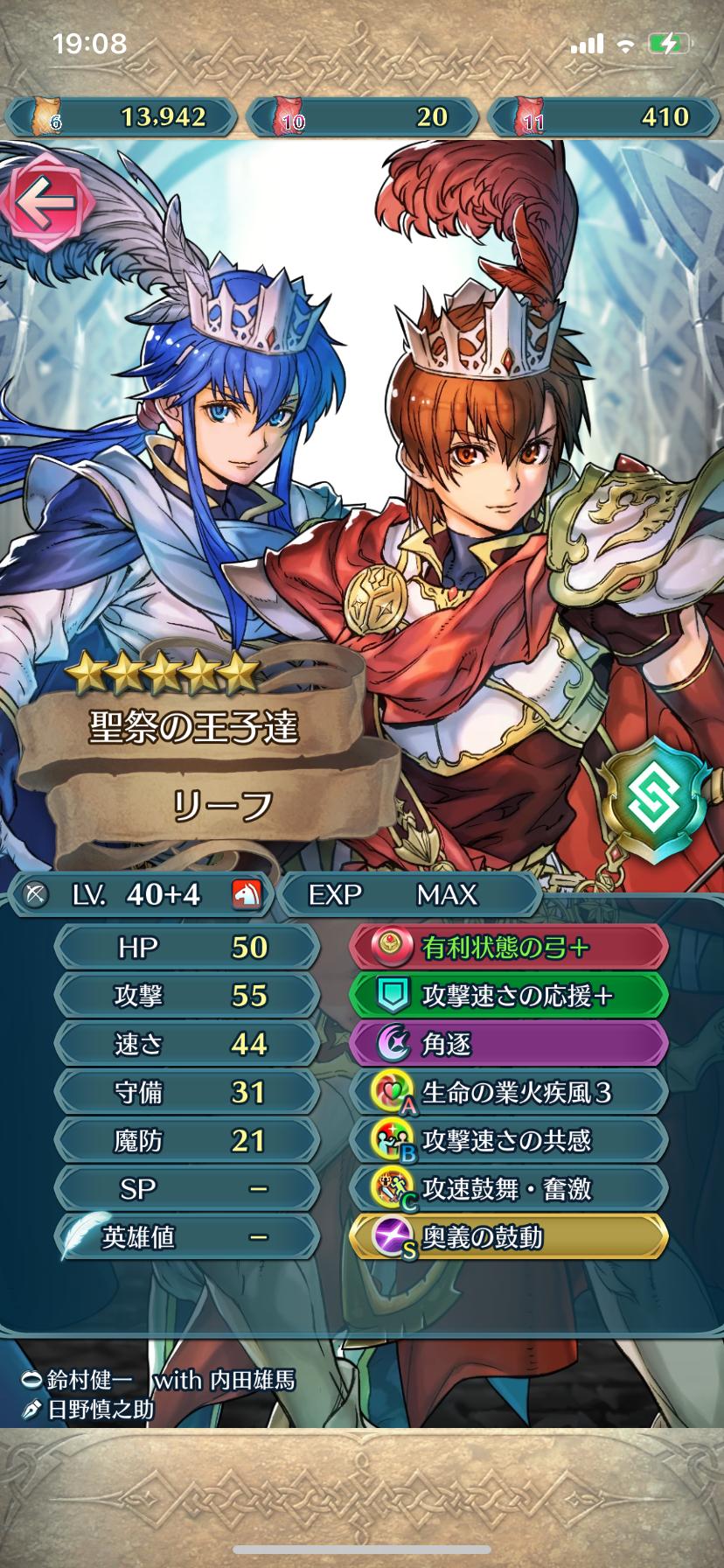
Task: Open the 攻速鼓舞・奮激 C skill
Action: tap(509, 1189)
